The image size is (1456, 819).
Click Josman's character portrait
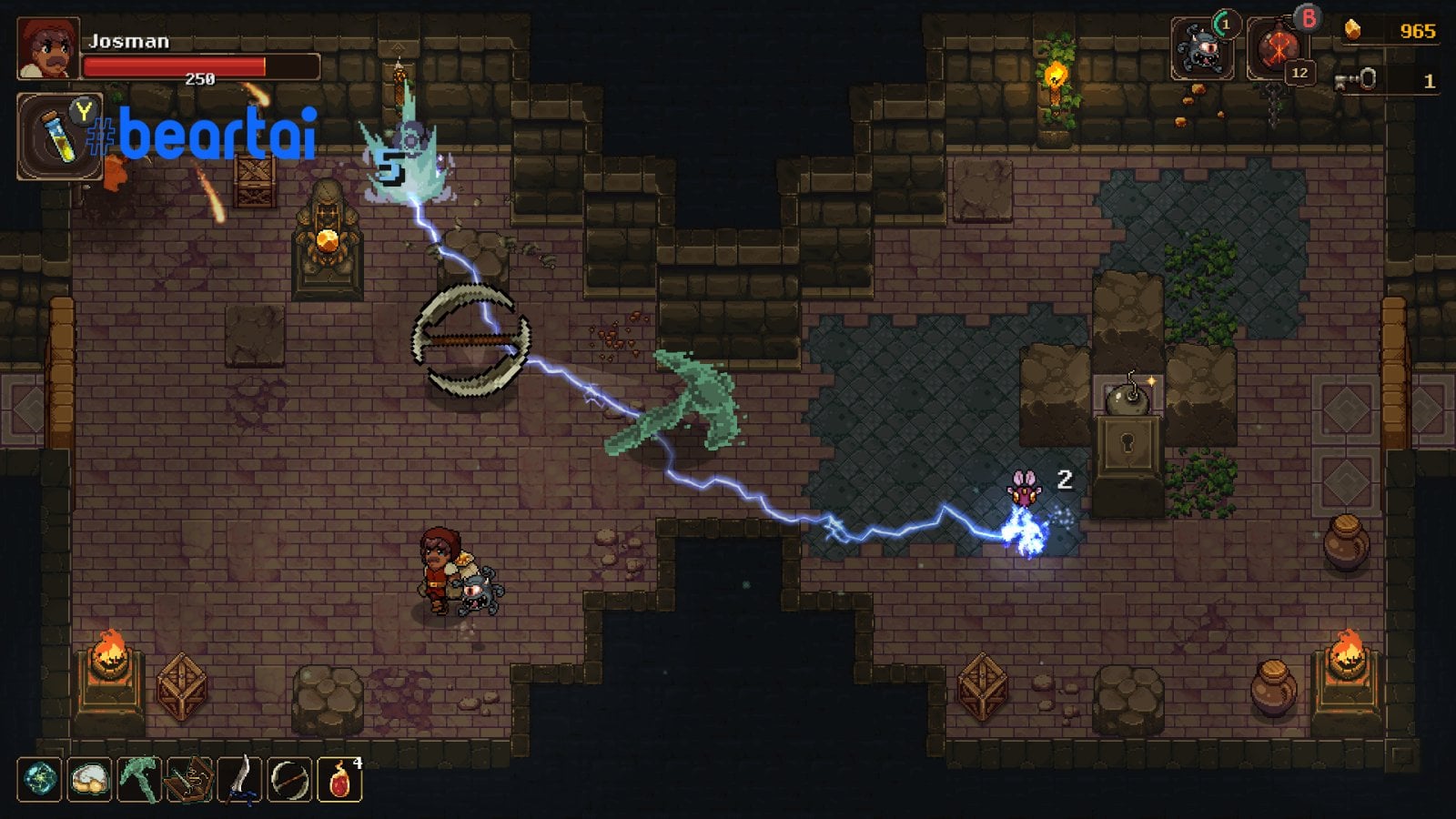pos(47,48)
